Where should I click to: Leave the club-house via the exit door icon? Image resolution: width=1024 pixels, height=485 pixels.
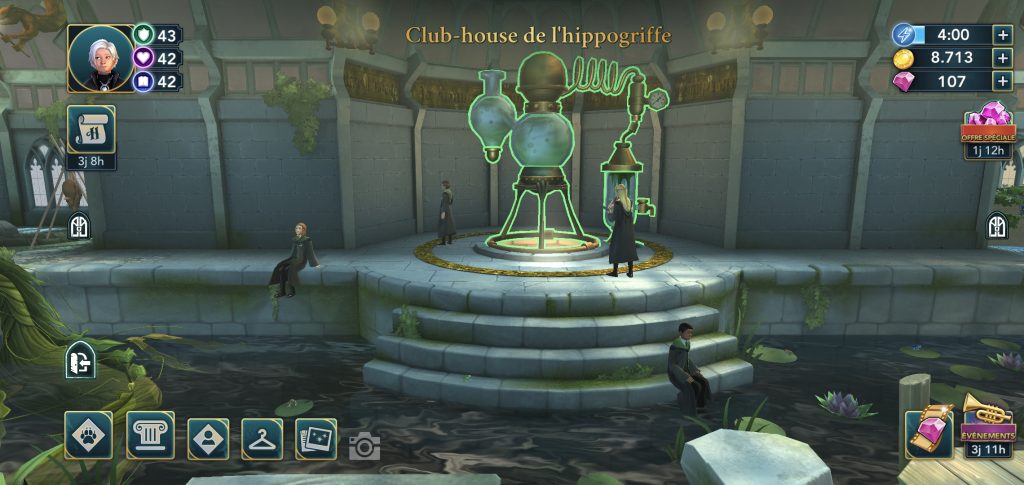pos(80,362)
